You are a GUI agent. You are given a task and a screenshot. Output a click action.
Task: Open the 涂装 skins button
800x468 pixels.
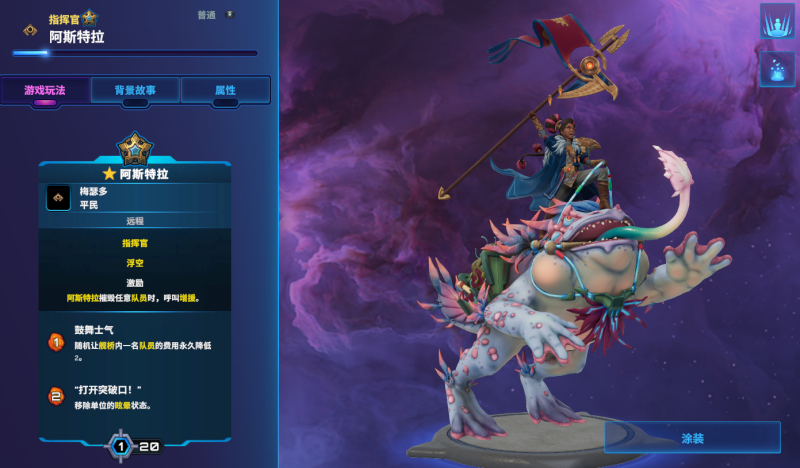point(692,437)
